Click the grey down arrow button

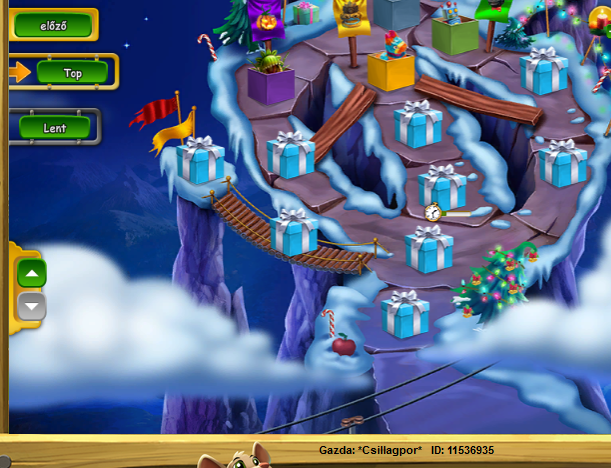click(x=32, y=306)
